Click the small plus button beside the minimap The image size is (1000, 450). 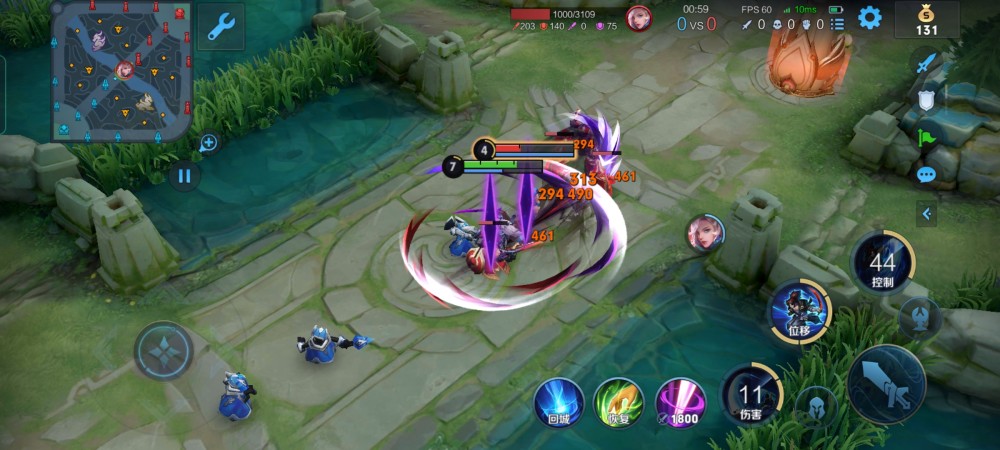(x=208, y=143)
